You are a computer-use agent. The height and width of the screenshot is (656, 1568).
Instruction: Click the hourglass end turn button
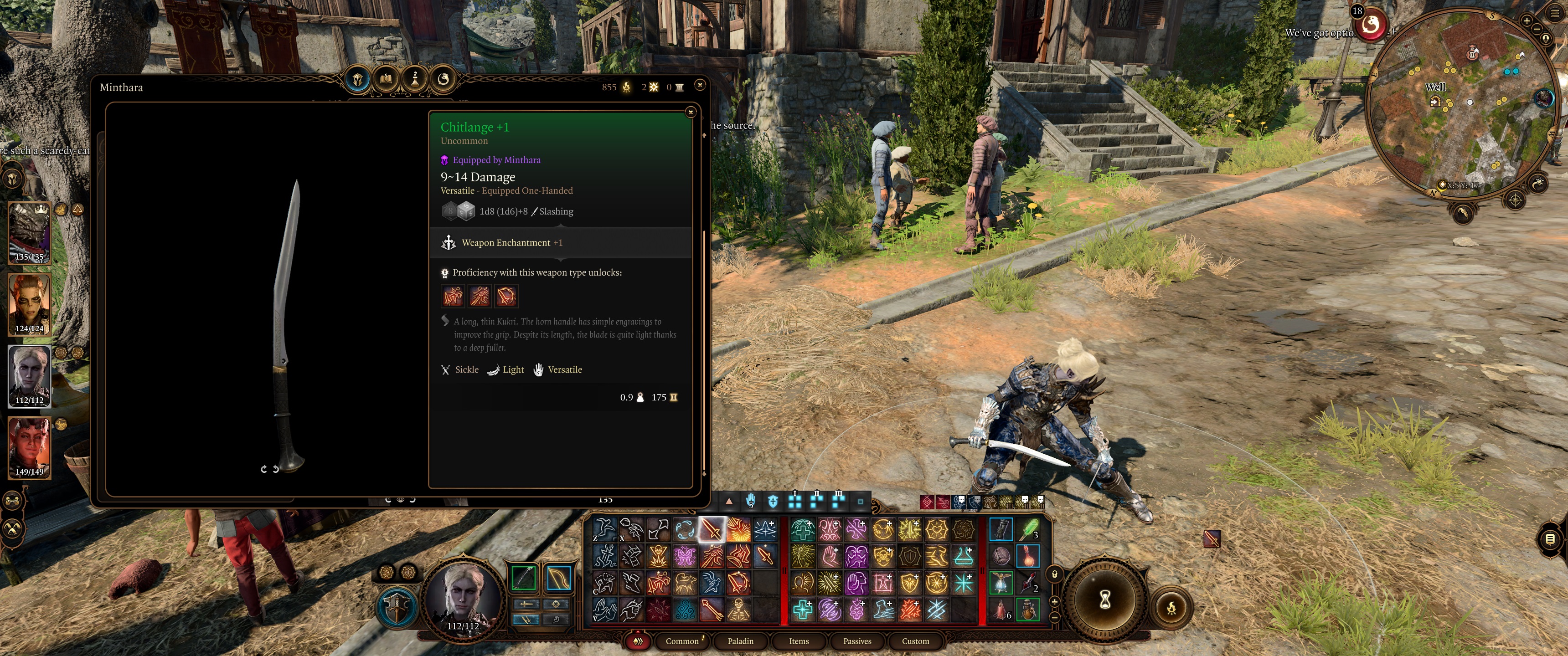pos(1105,600)
